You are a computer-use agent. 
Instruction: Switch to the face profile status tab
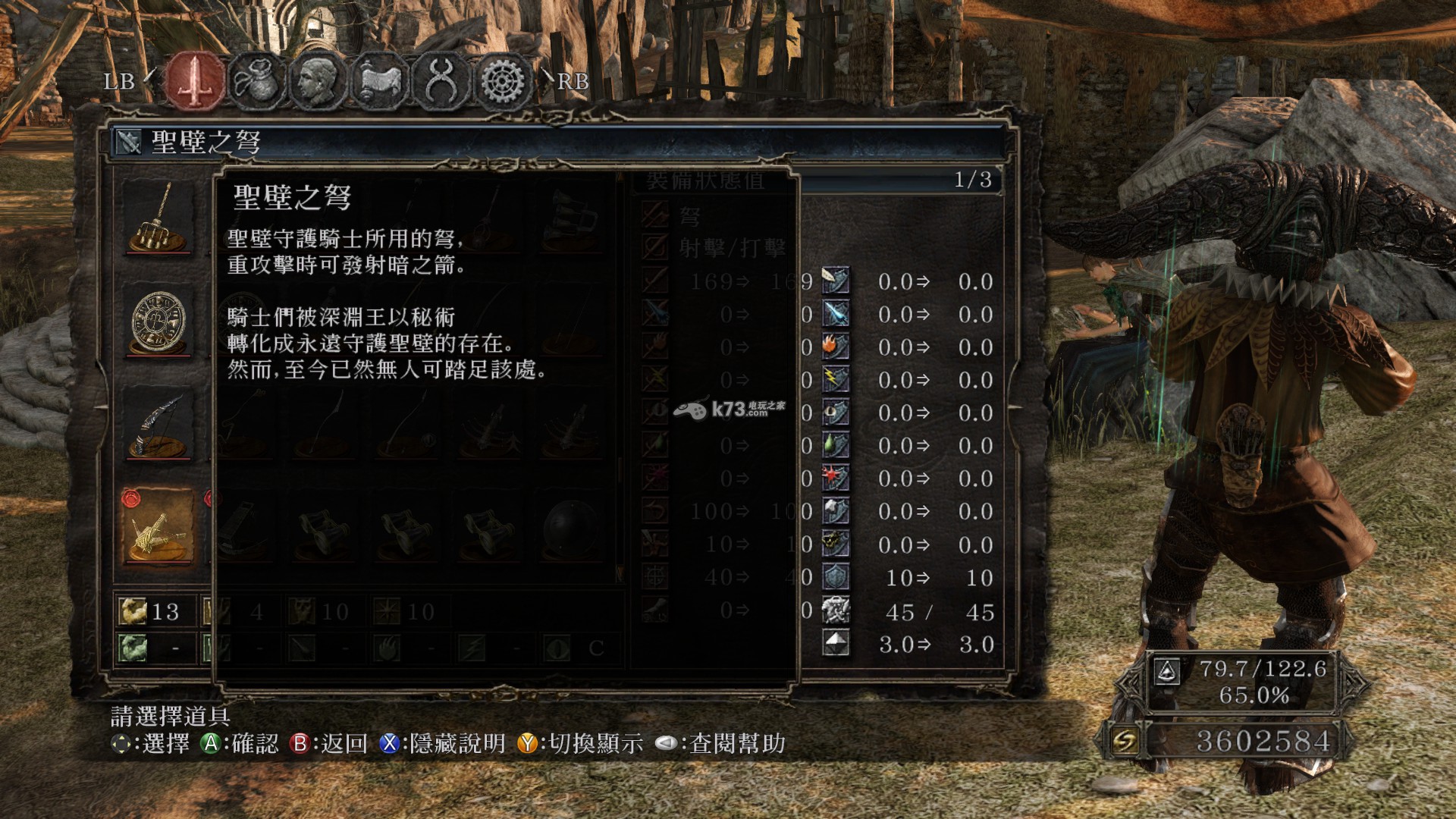click(x=317, y=80)
